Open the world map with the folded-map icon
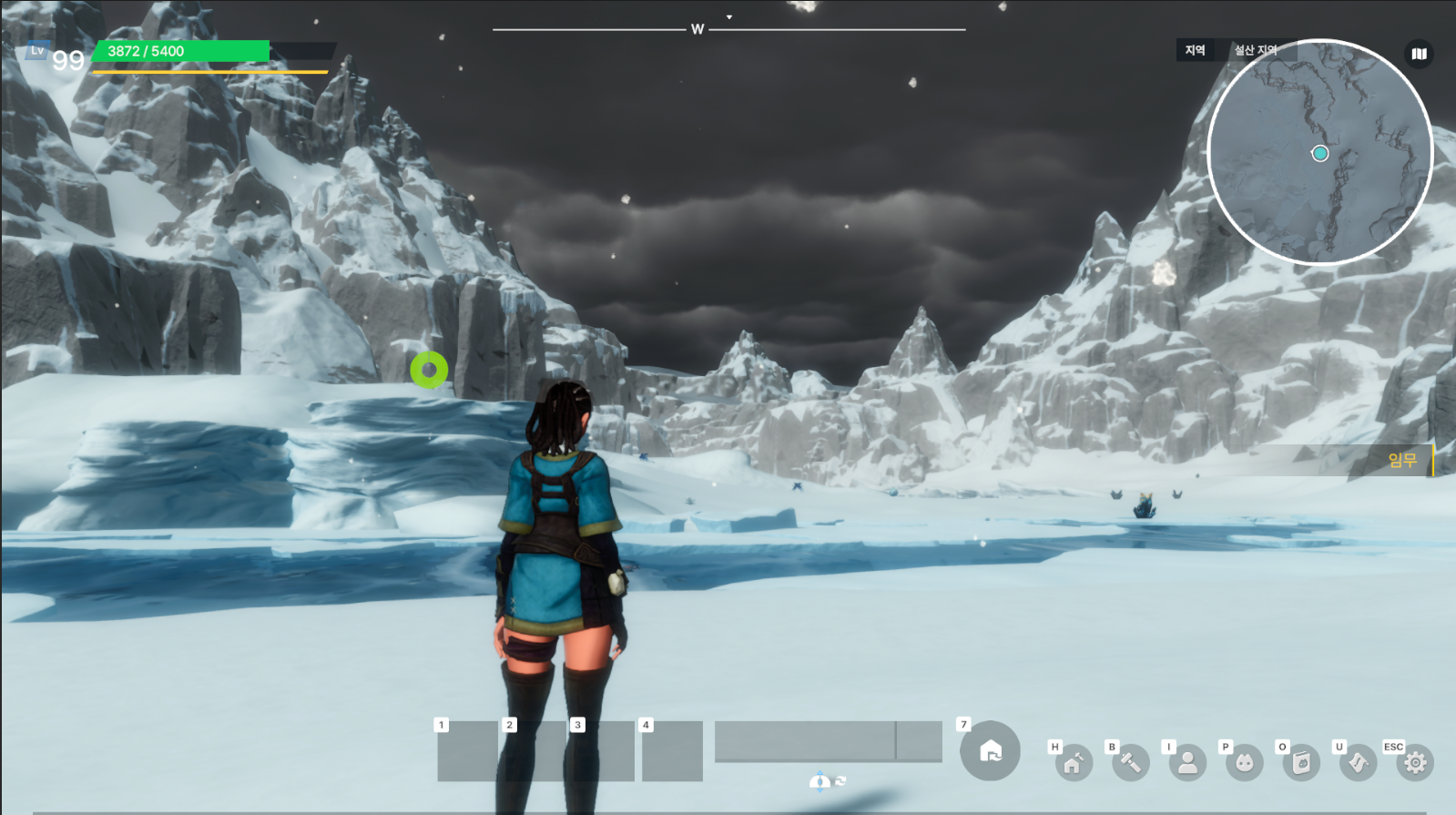 (1419, 54)
